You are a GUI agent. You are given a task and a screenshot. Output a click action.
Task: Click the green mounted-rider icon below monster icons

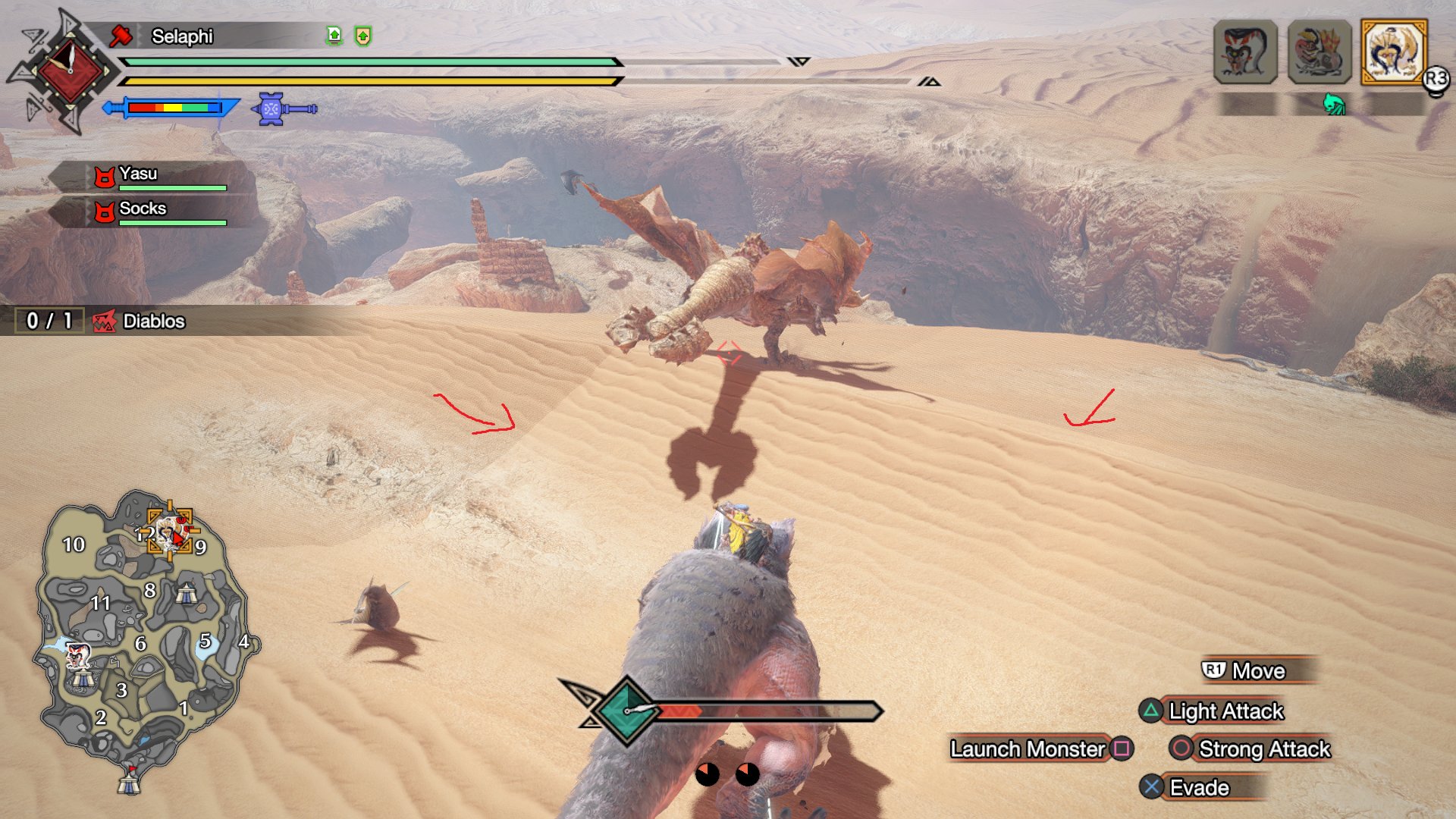tap(1334, 105)
